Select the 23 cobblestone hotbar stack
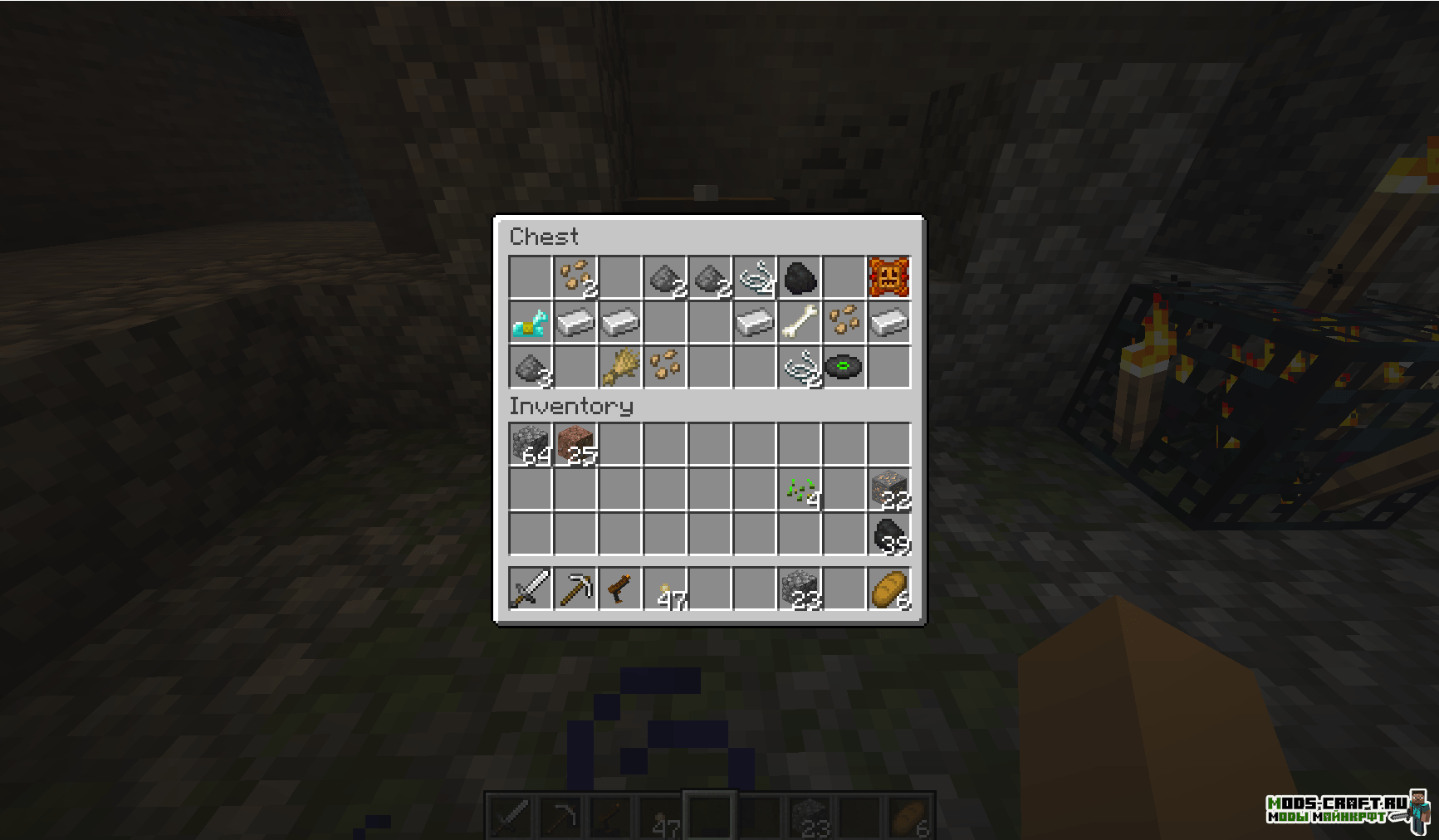 800,589
